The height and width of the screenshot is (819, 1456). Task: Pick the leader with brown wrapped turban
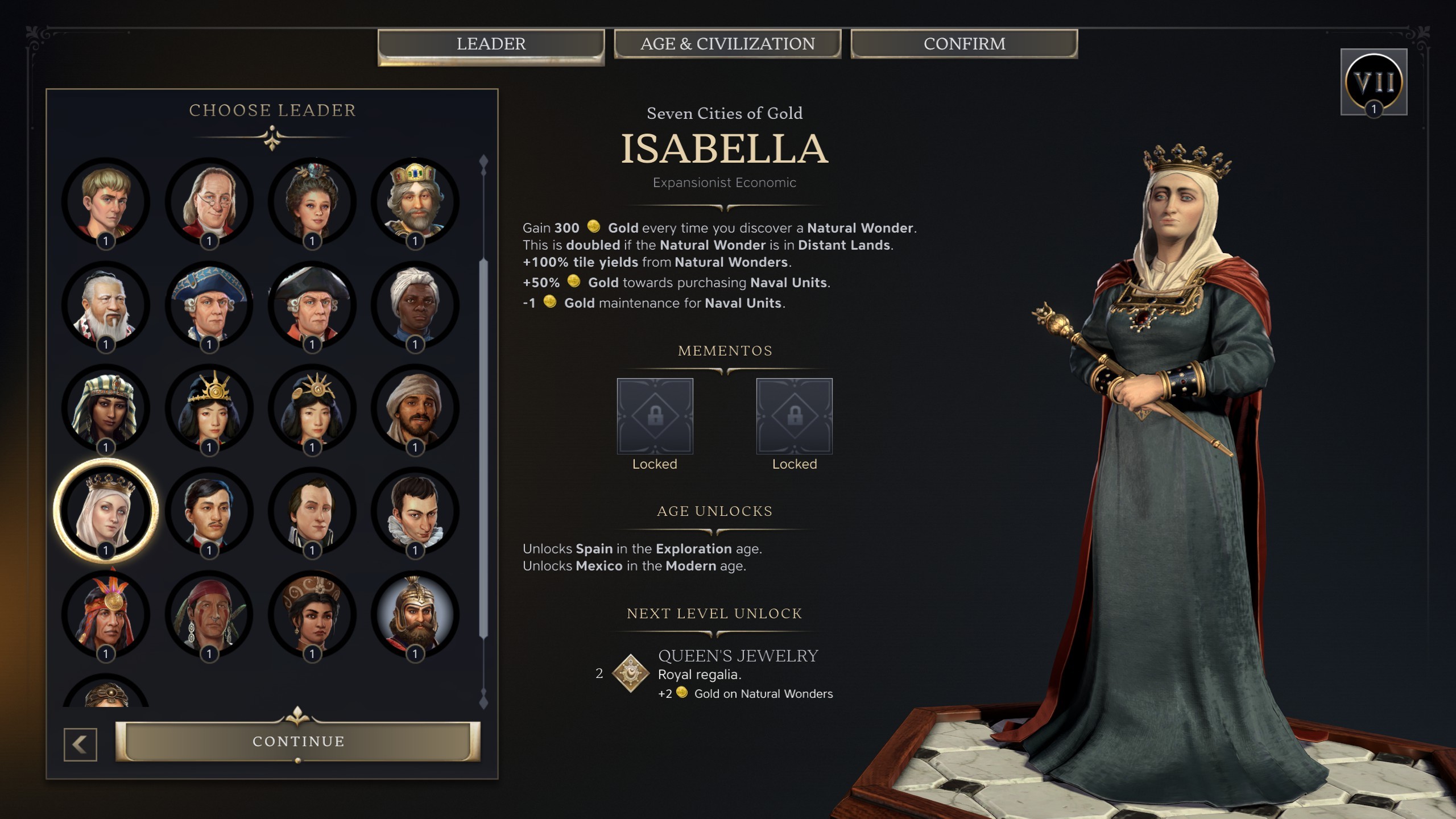coord(415,408)
